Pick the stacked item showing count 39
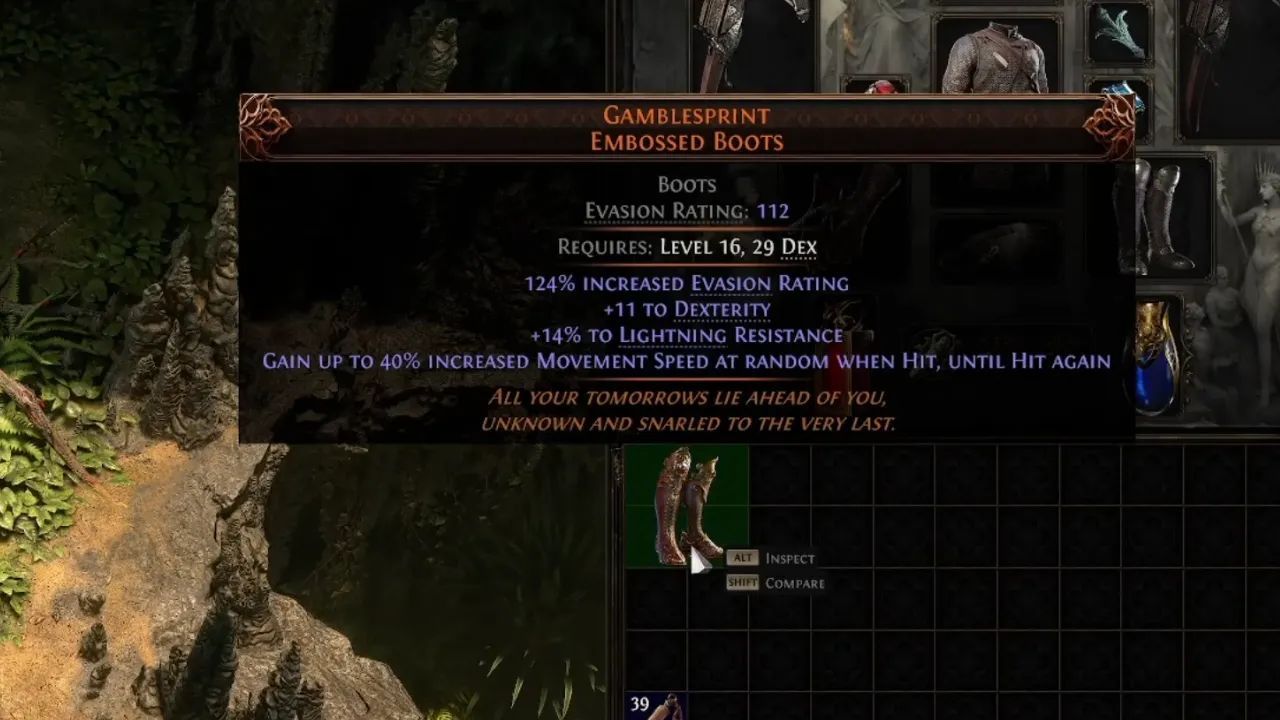This screenshot has width=1280, height=720. click(655, 707)
